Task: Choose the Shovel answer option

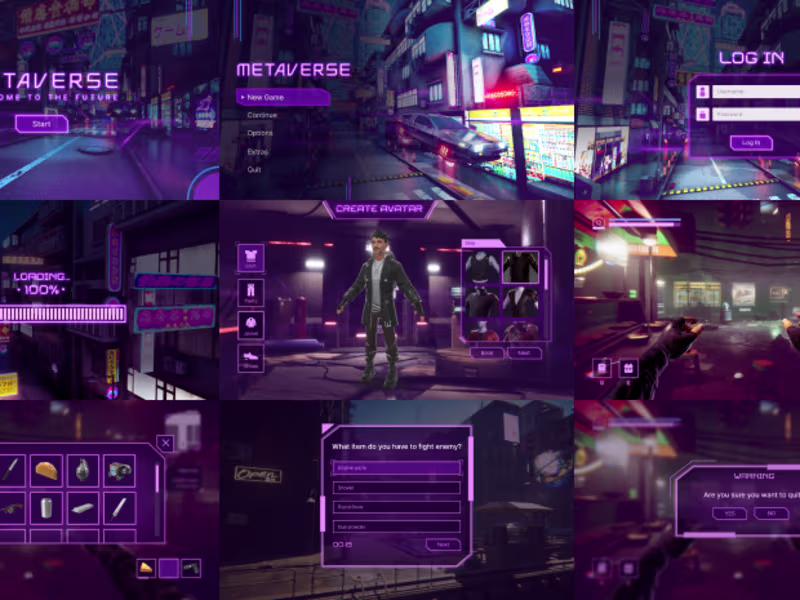Action: click(x=396, y=488)
